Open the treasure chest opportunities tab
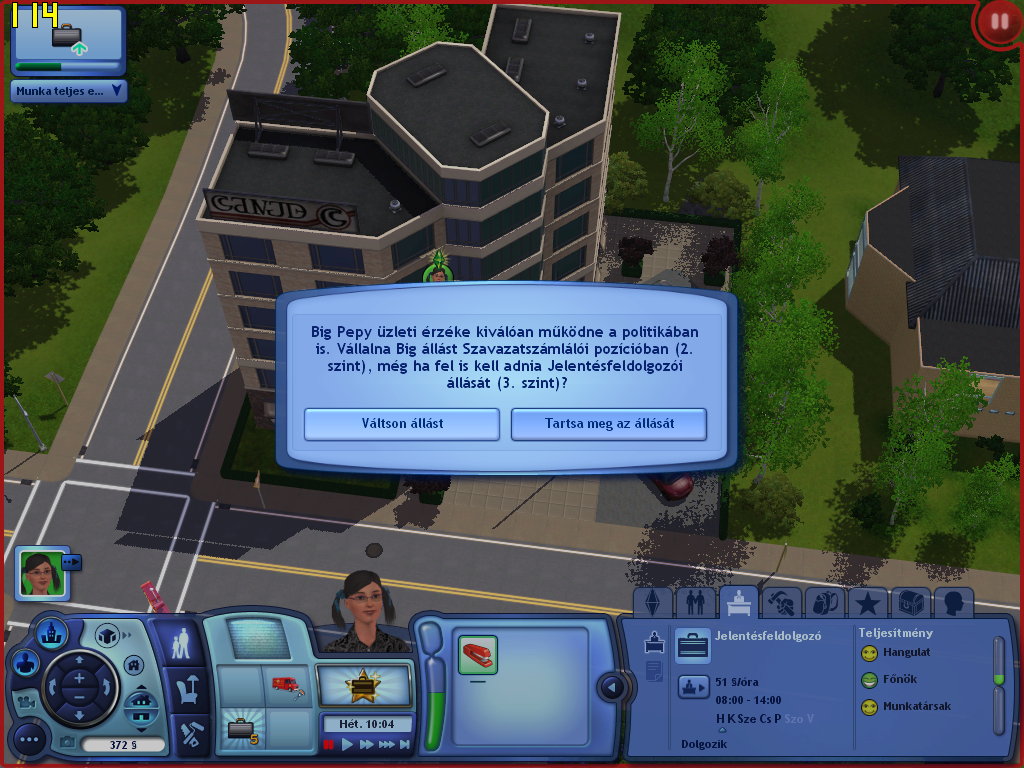This screenshot has height=768, width=1024. coord(910,603)
